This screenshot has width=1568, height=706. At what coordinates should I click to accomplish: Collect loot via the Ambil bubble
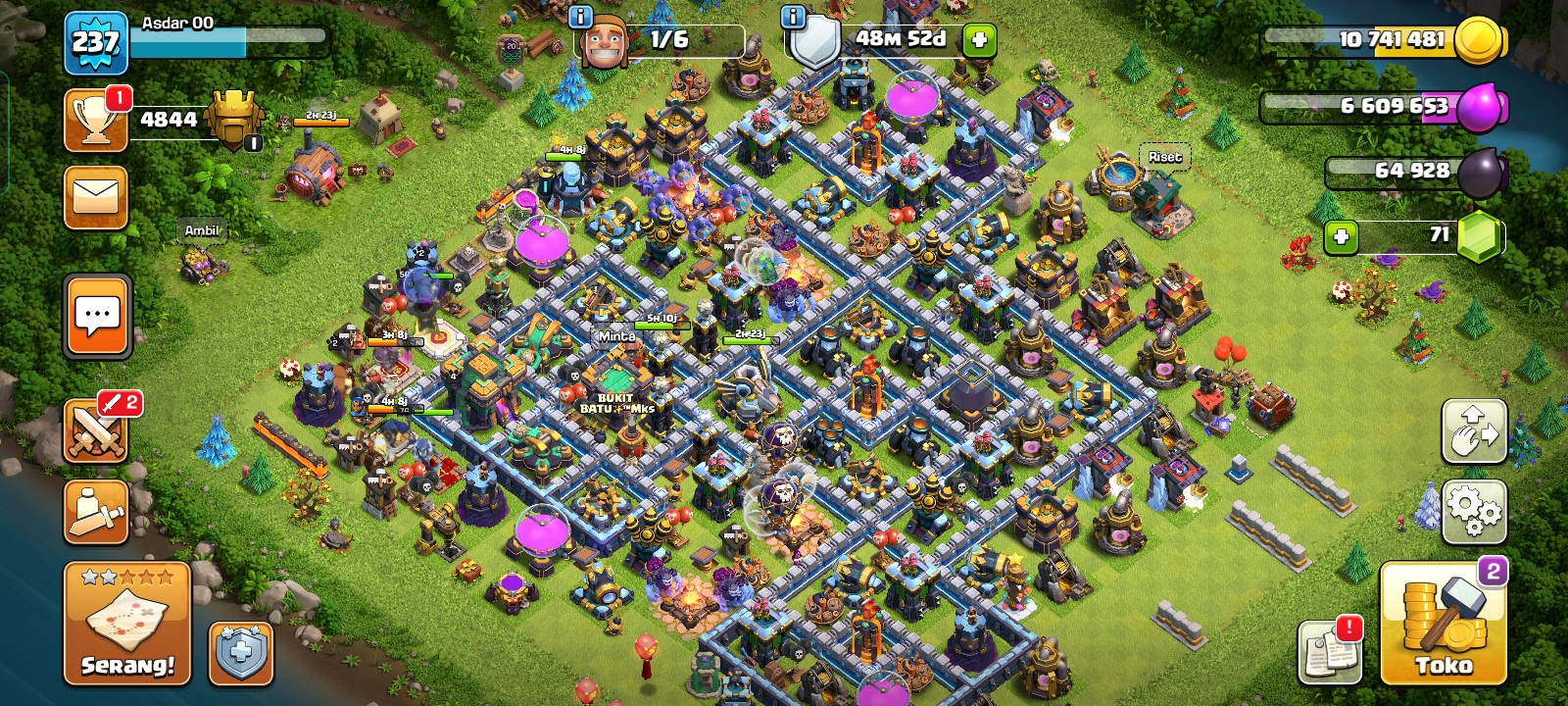tap(202, 230)
